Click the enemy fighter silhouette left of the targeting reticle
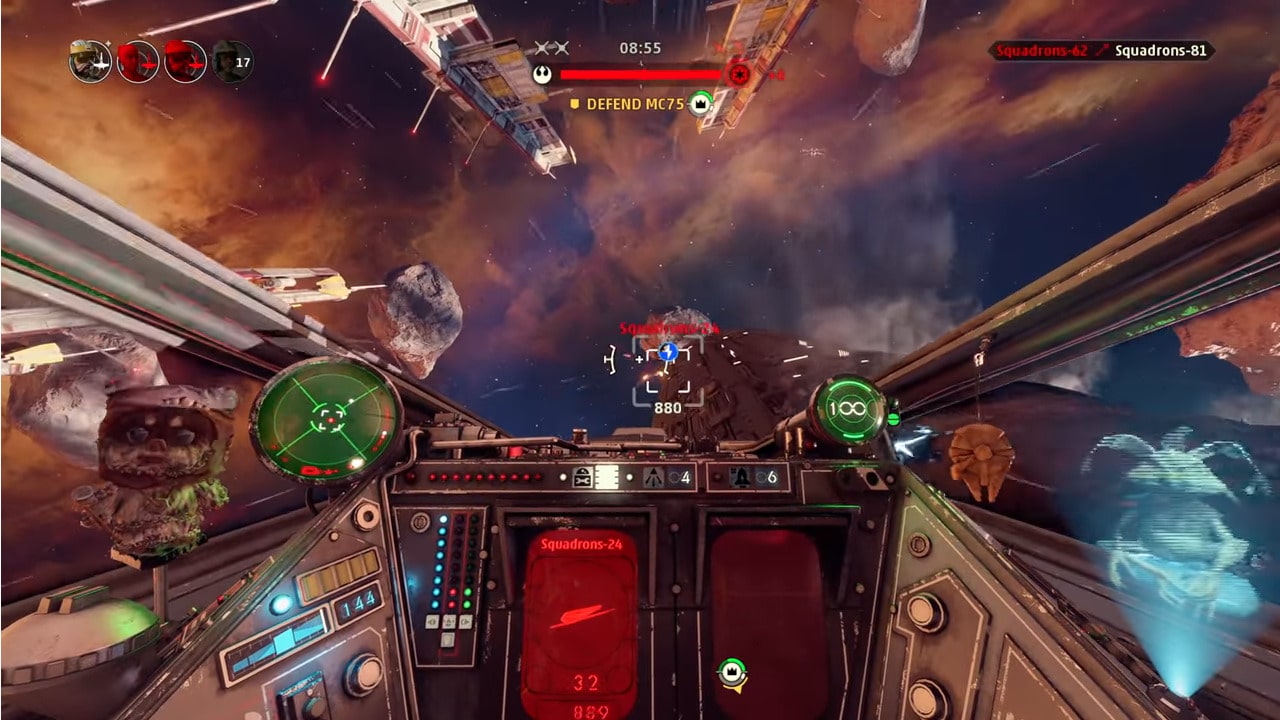 [609, 358]
